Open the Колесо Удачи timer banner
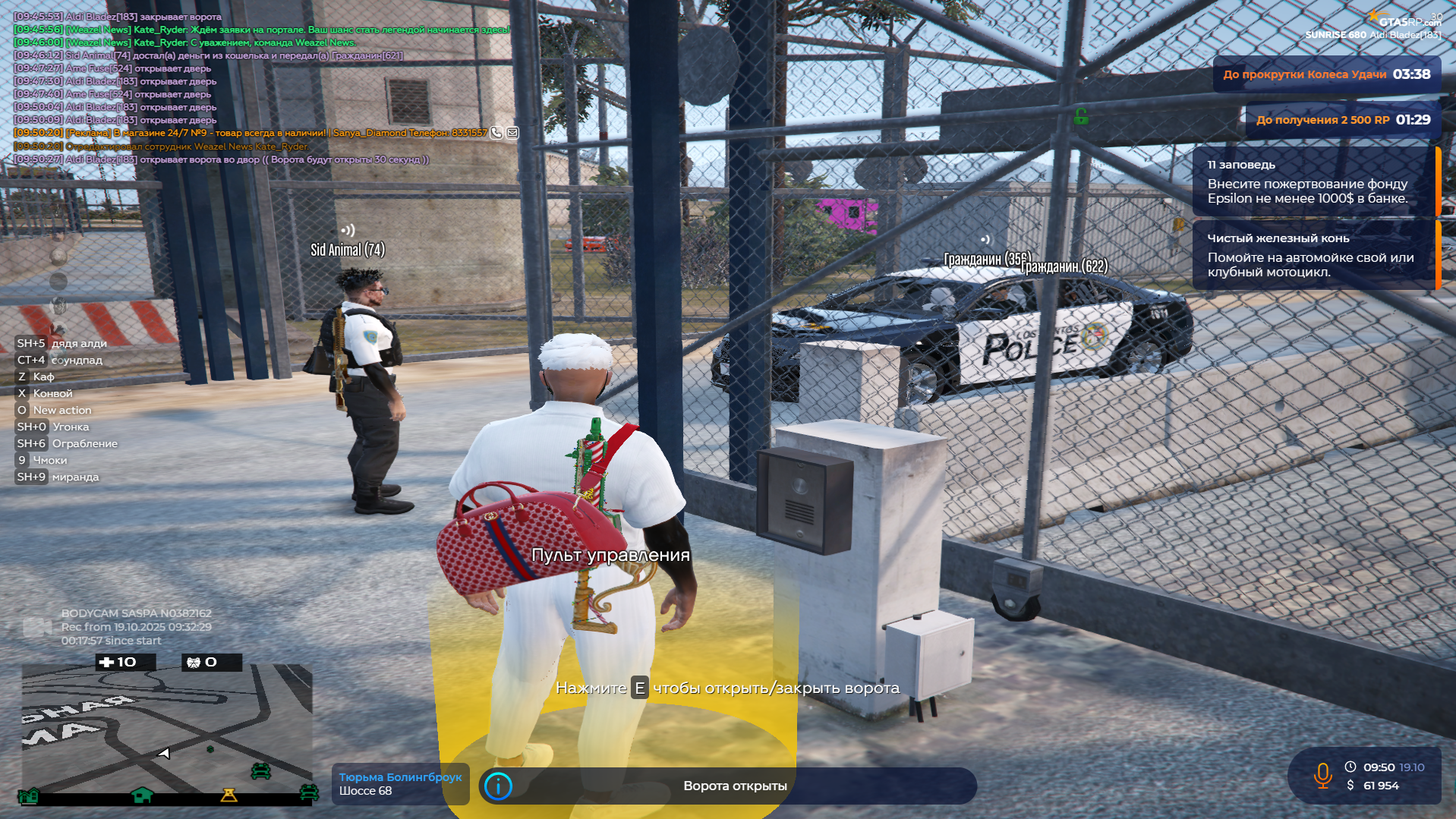Viewport: 1456px width, 819px height. pos(1326,74)
